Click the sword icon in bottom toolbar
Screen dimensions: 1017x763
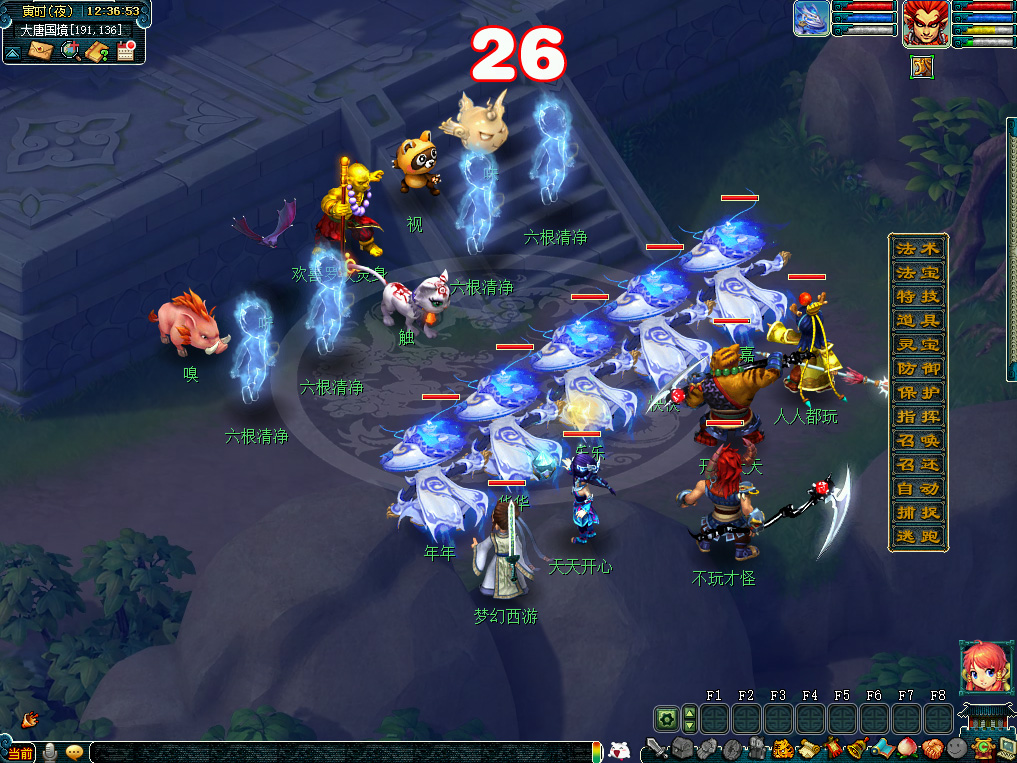(x=656, y=748)
